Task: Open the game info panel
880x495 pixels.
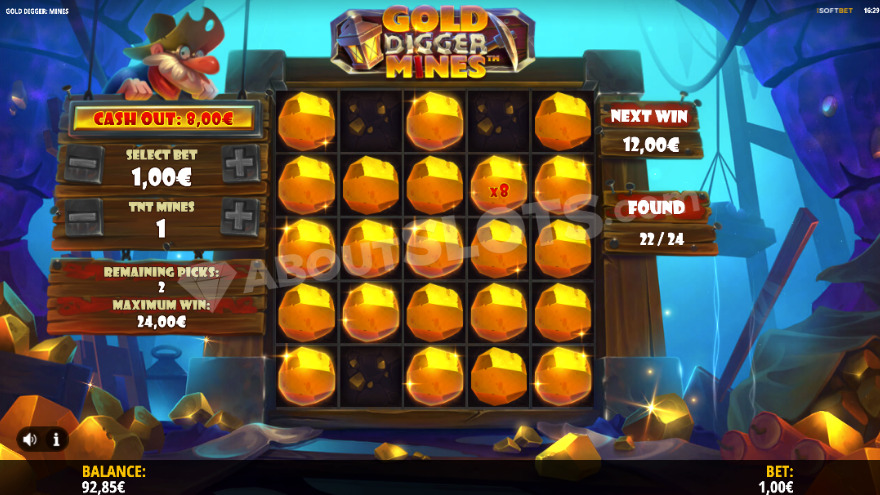Action: click(56, 438)
